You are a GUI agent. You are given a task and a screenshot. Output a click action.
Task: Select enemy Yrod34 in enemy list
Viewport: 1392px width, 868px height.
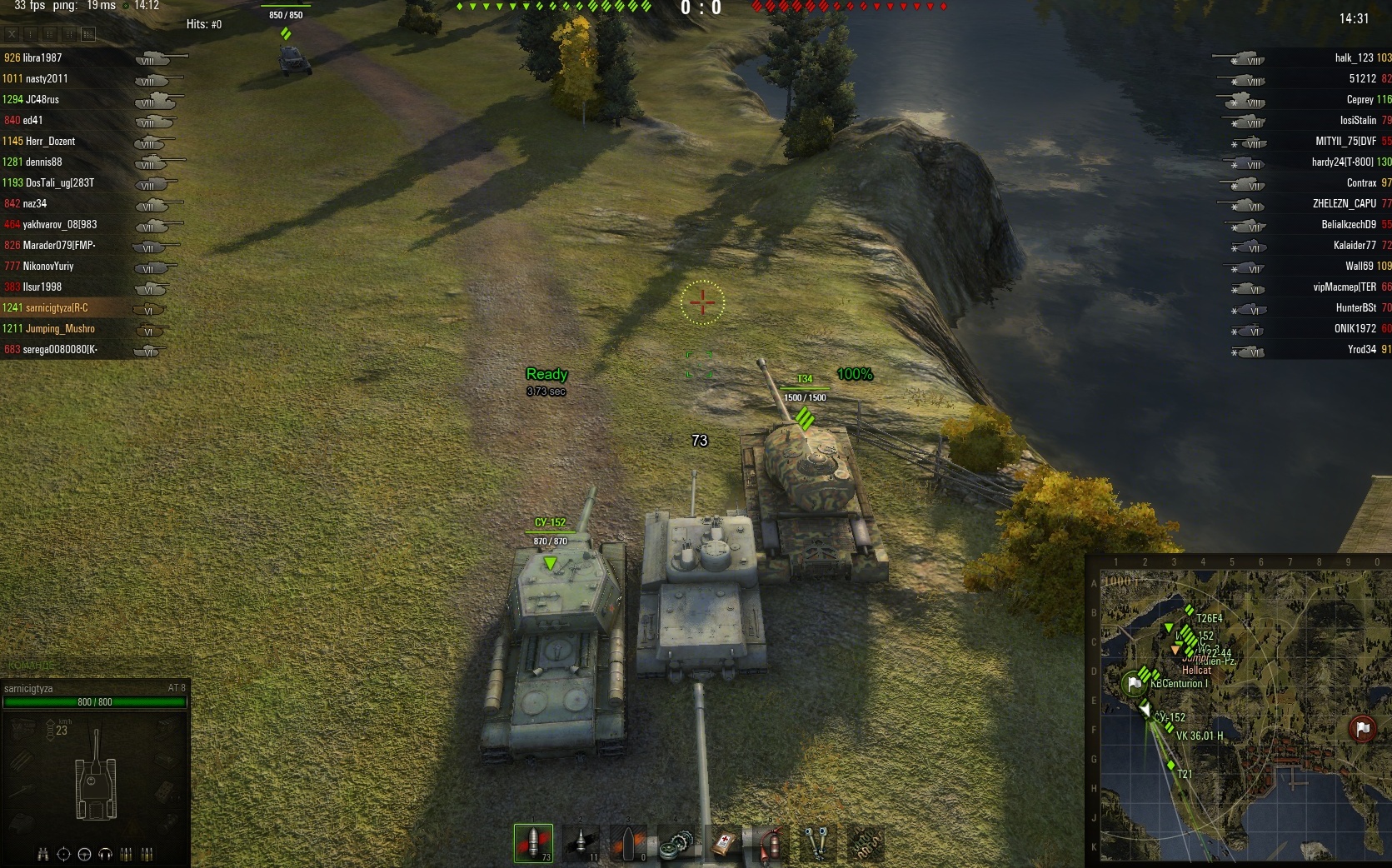pos(1361,350)
